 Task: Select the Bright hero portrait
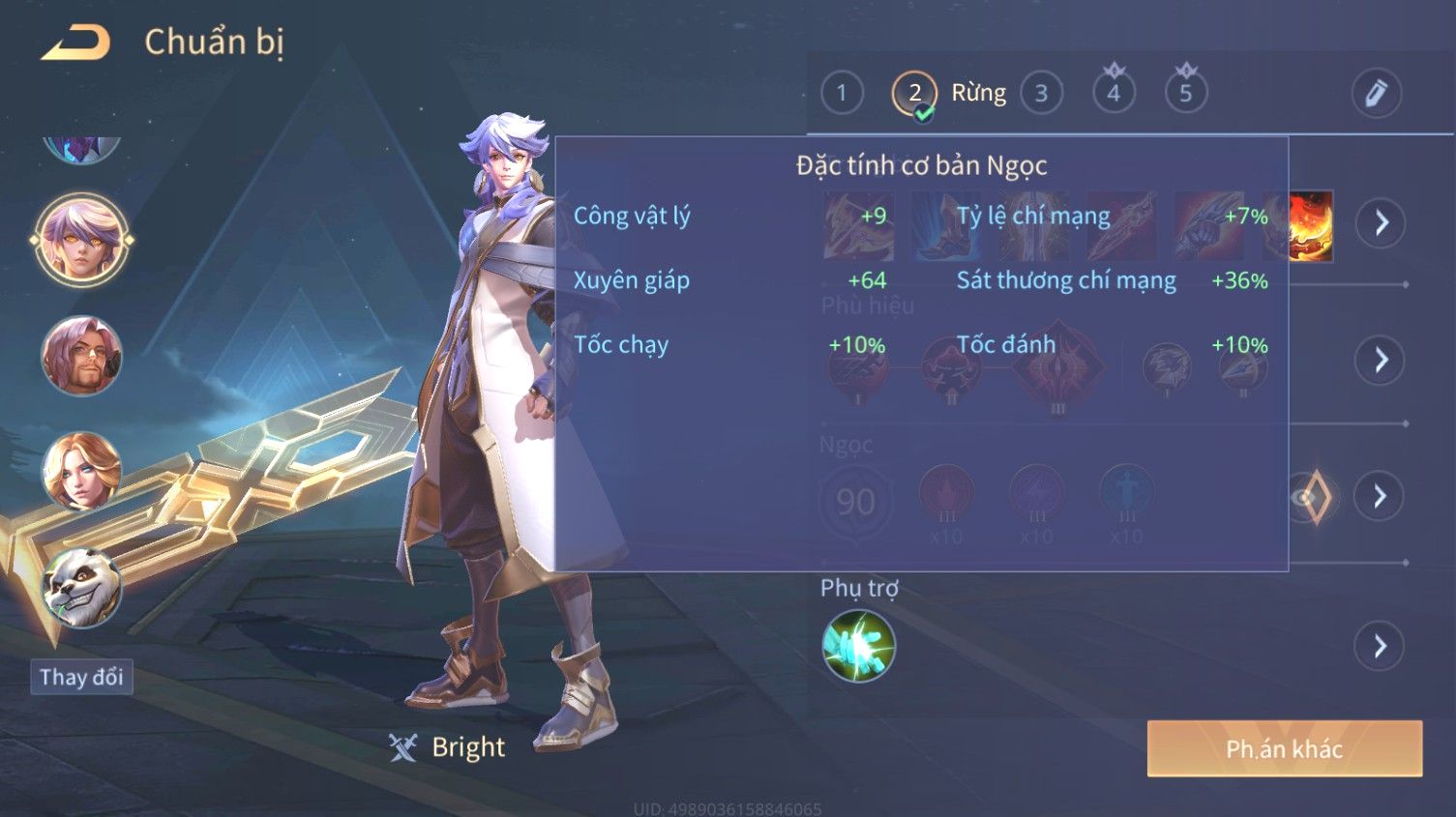point(81,239)
